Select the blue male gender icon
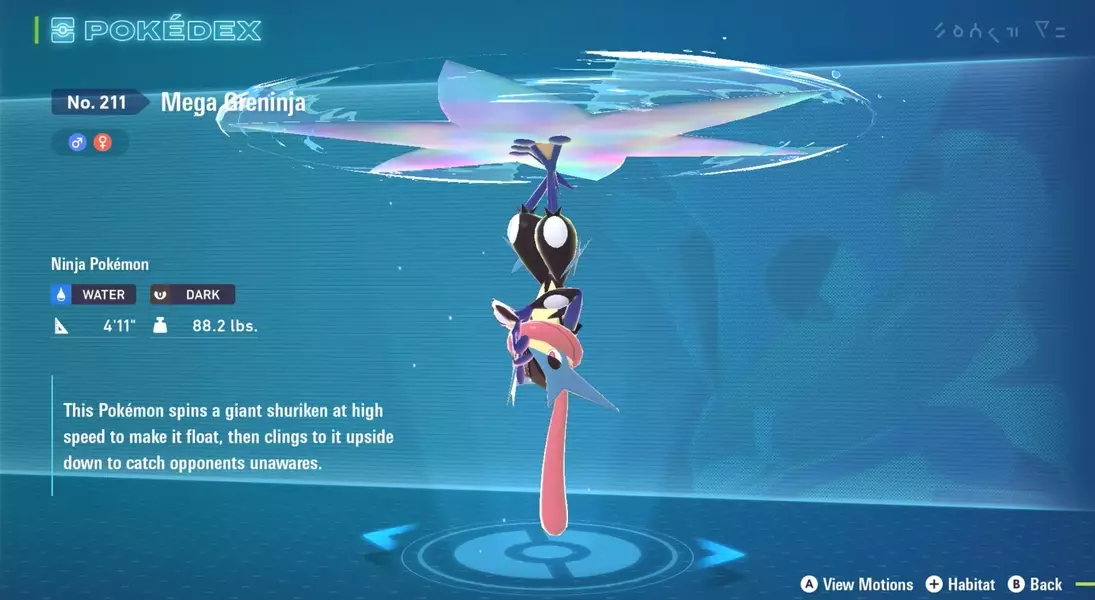 (77, 143)
